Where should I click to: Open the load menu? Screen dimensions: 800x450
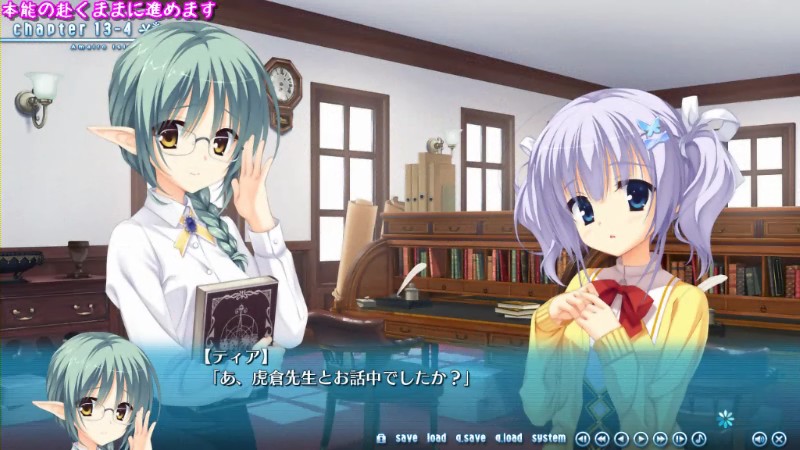[436, 438]
